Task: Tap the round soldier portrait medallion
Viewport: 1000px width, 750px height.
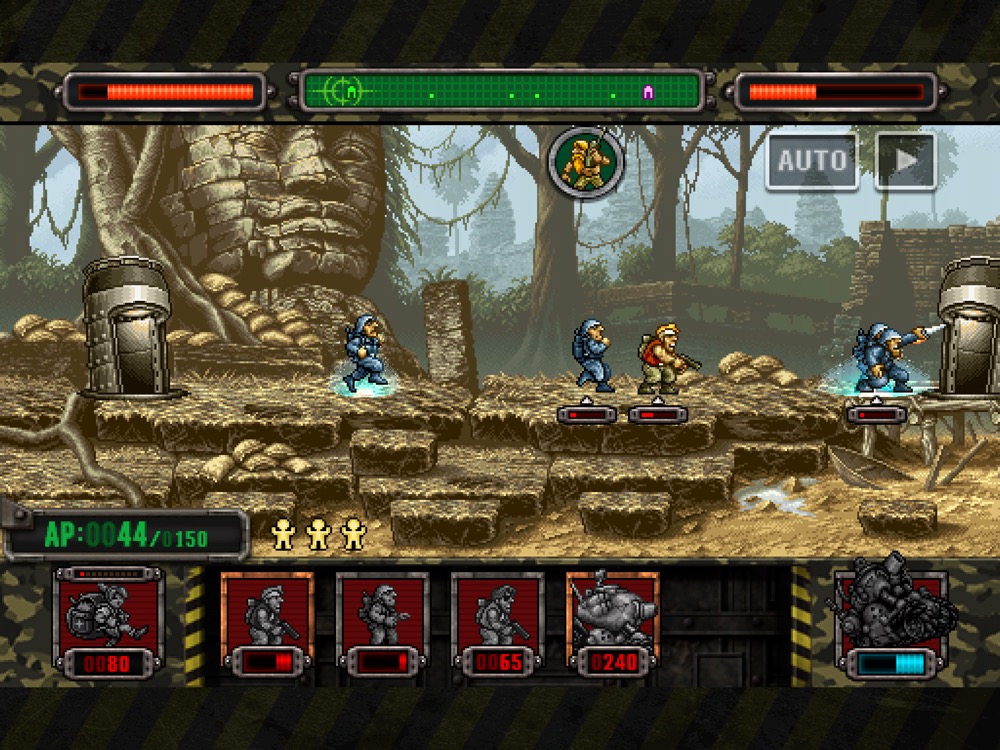Action: tap(585, 161)
